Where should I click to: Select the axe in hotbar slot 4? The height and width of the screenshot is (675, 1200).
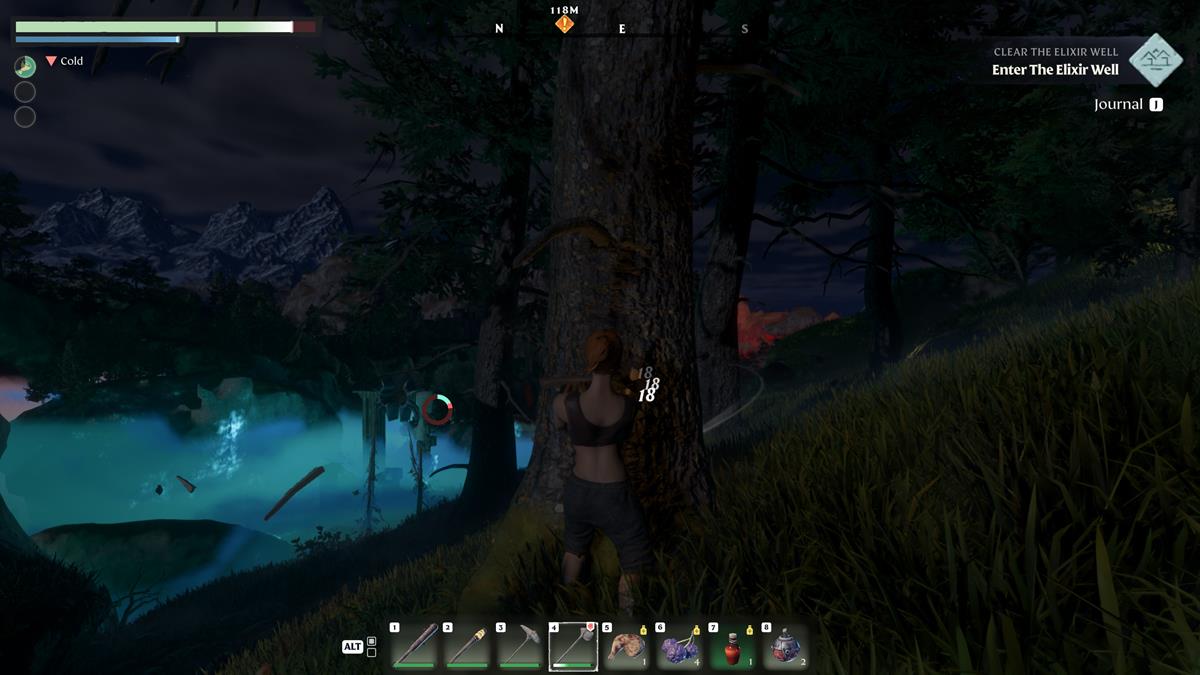click(x=573, y=647)
